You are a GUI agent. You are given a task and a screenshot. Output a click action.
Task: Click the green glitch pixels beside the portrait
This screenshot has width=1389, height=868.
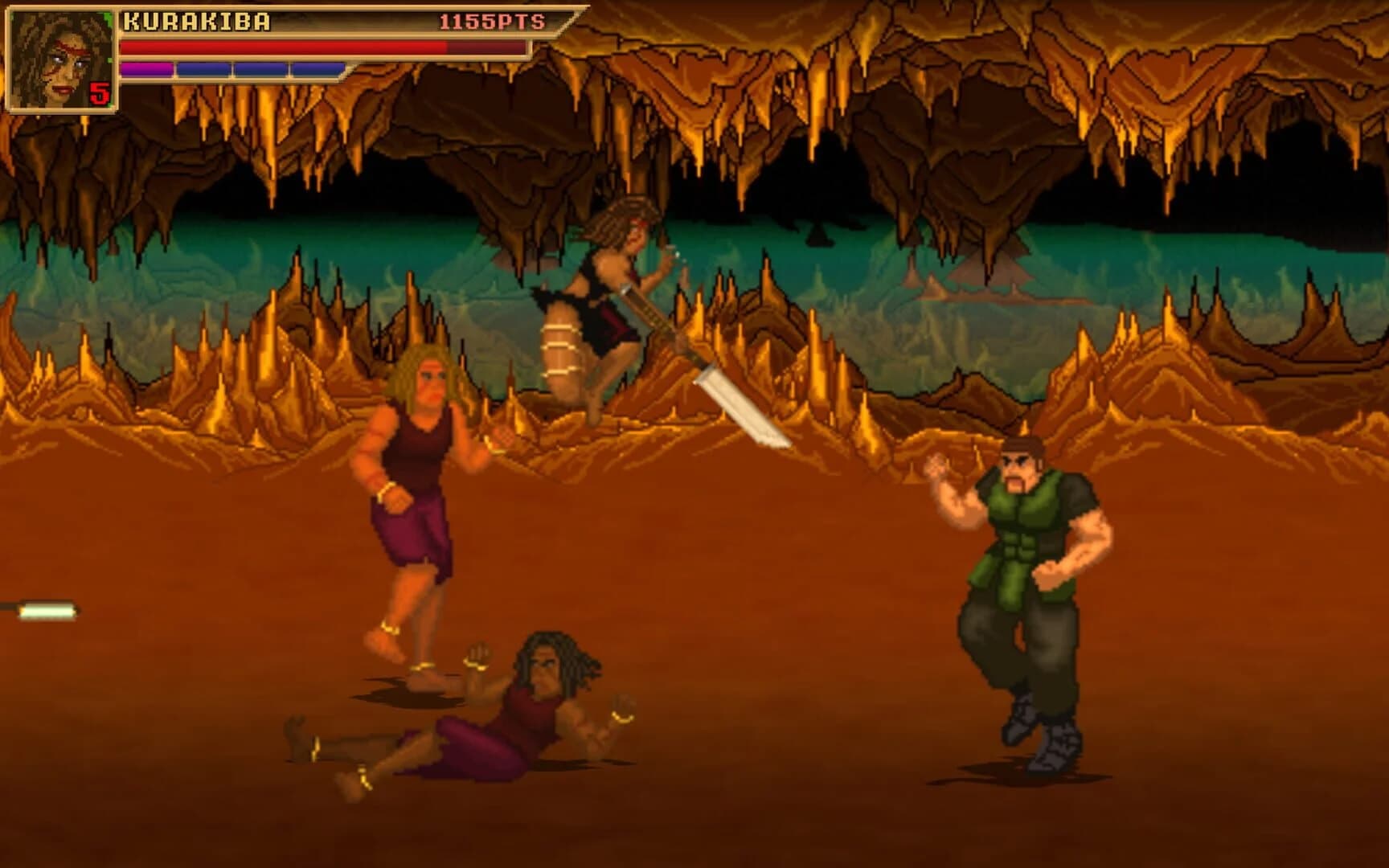pyautogui.click(x=108, y=18)
